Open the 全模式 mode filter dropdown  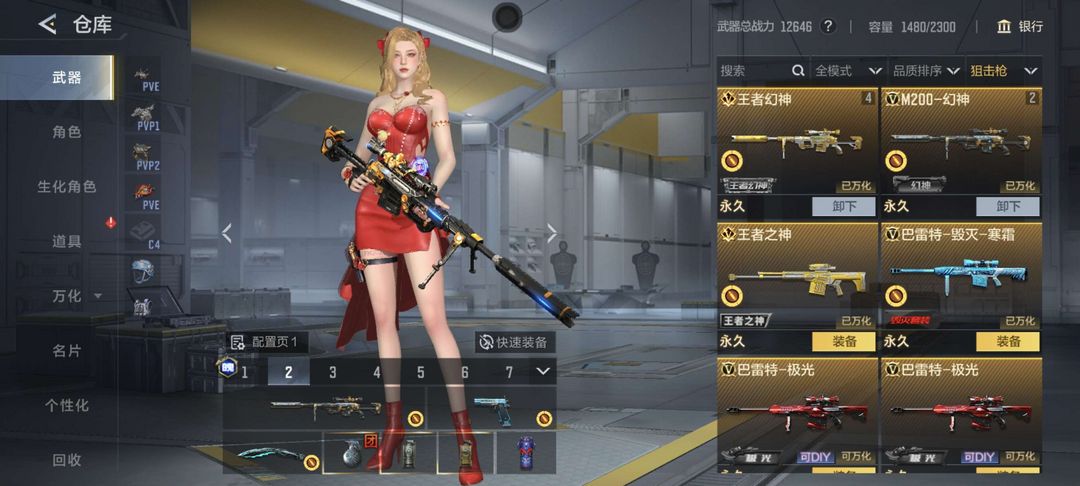(847, 71)
